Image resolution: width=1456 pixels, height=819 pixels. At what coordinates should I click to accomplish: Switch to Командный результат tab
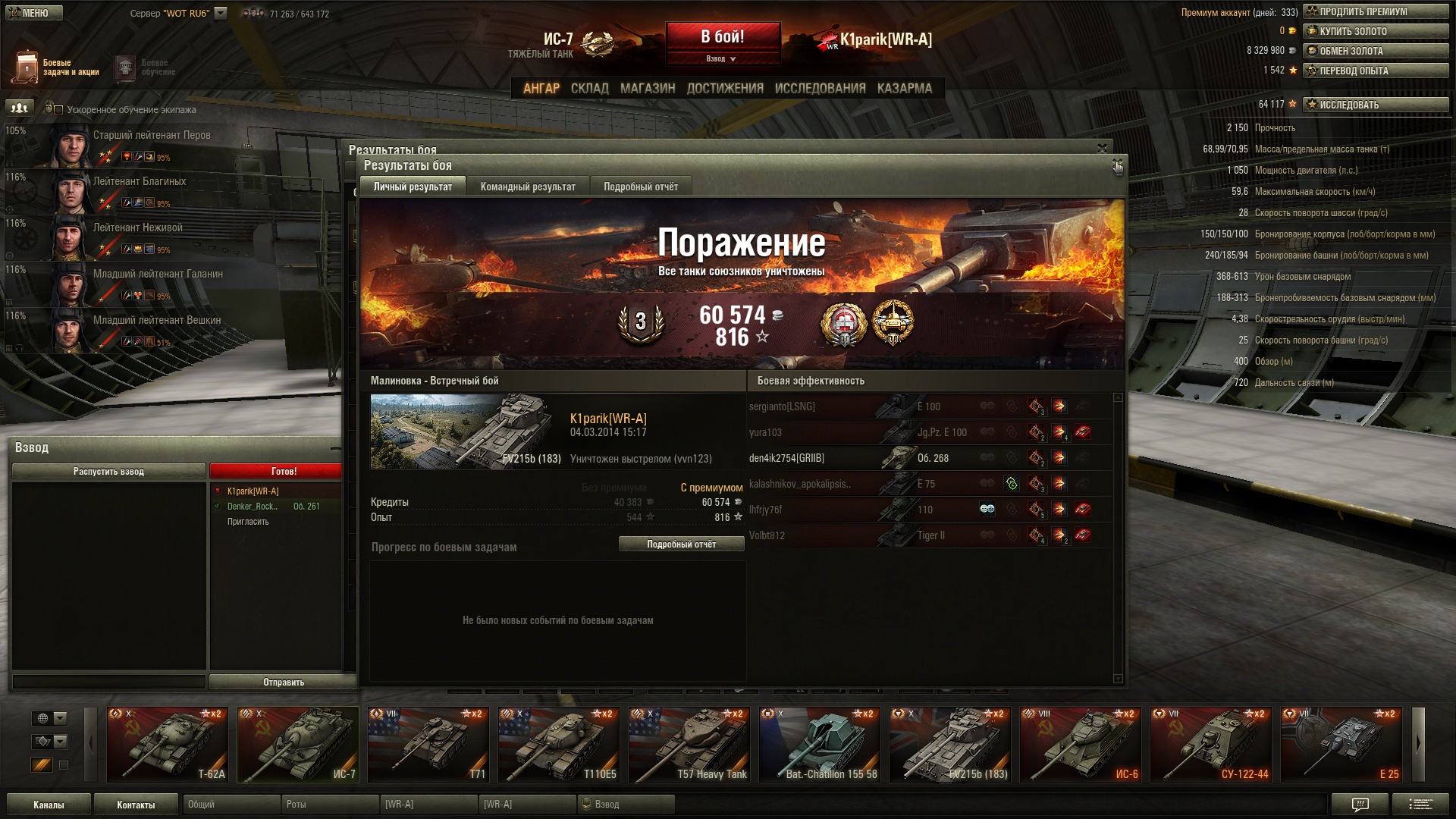coord(528,187)
